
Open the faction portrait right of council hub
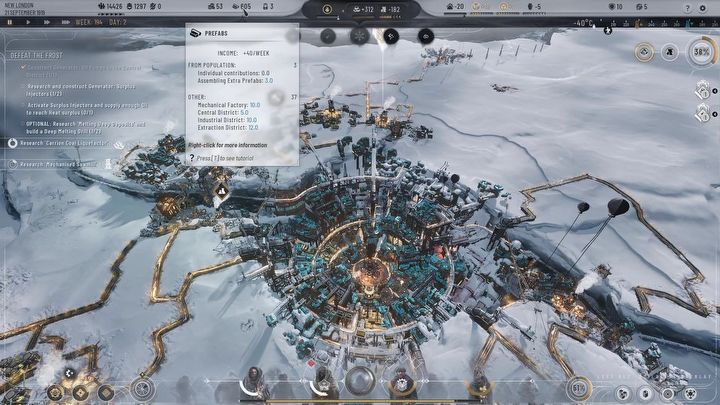point(400,380)
